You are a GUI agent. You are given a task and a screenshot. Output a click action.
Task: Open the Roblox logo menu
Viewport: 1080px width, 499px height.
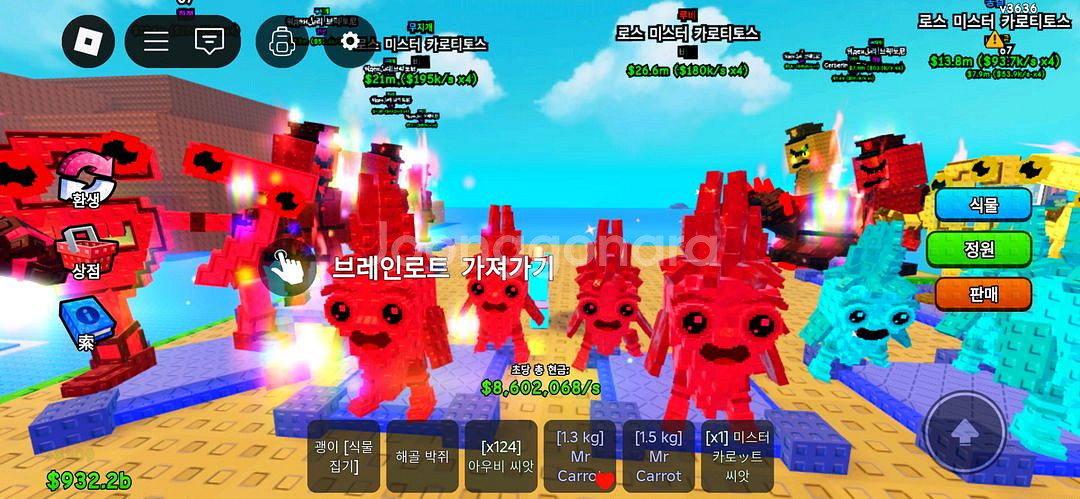(89, 41)
